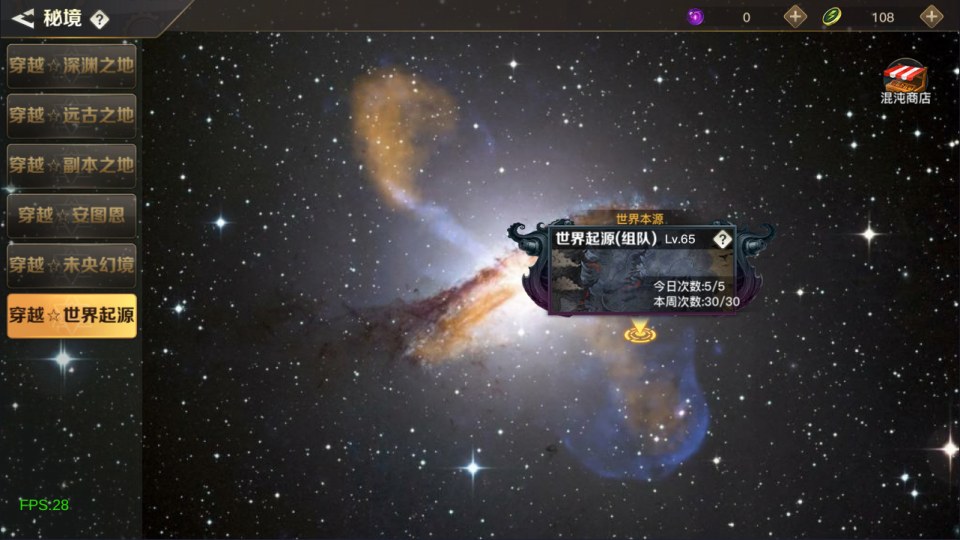Add more green coin currency with plus
The width and height of the screenshot is (960, 540).
(x=931, y=17)
